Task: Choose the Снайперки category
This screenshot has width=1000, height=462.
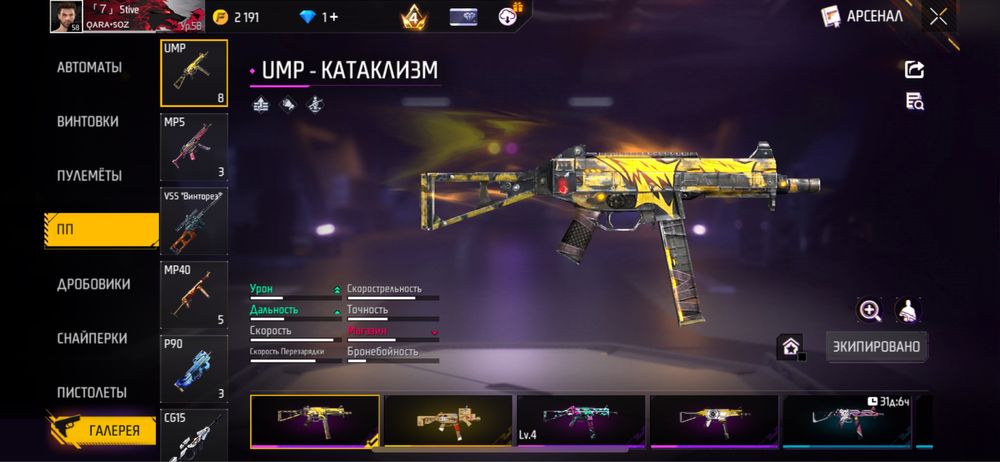Action: [91, 339]
